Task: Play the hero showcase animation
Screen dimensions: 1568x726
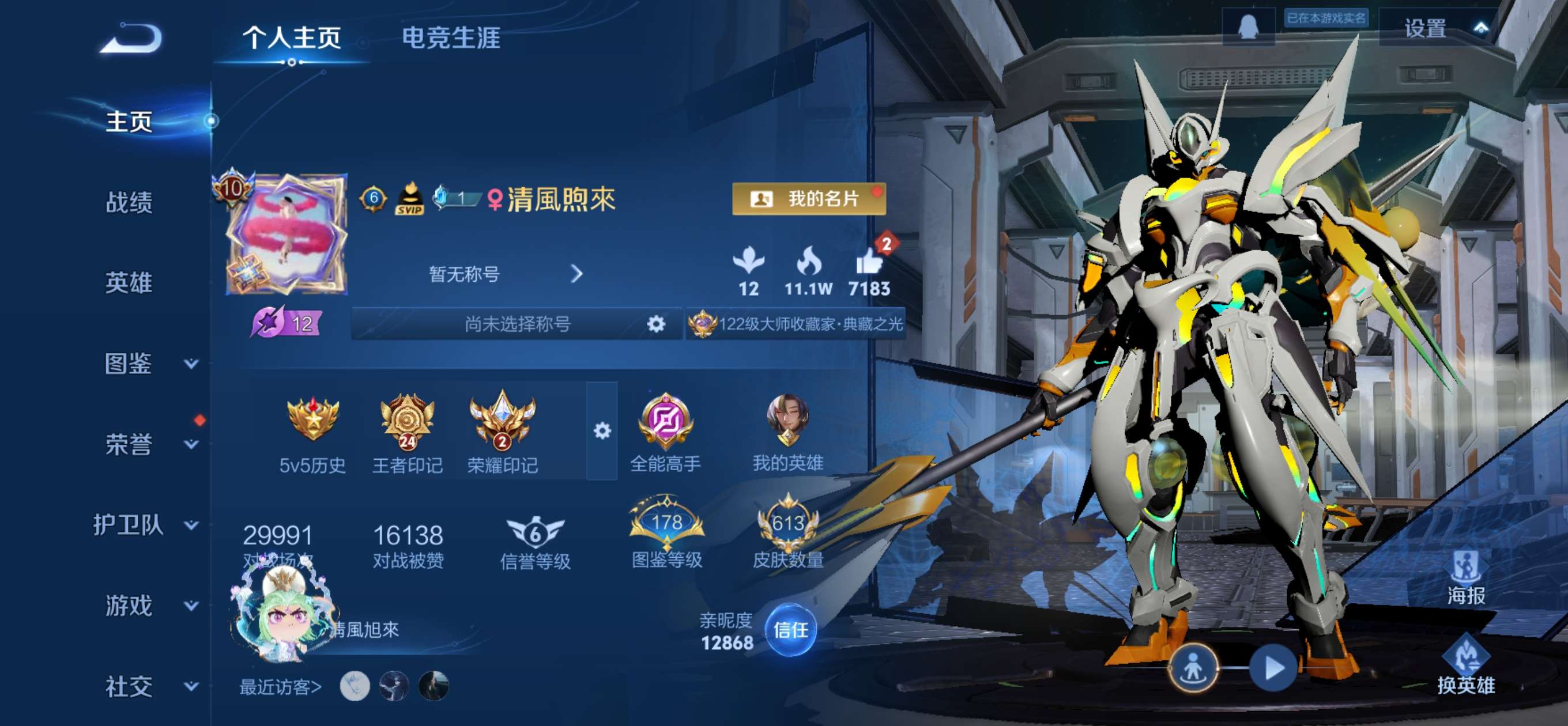Action: click(x=1272, y=668)
